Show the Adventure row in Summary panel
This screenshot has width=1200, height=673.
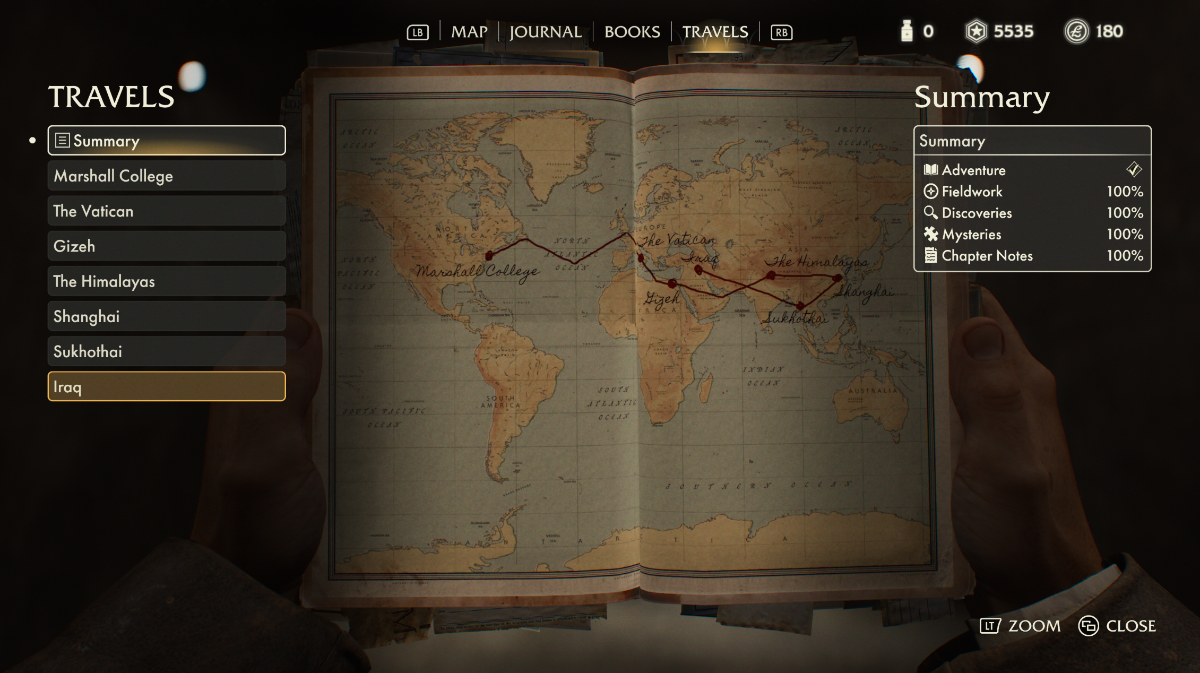point(1032,170)
